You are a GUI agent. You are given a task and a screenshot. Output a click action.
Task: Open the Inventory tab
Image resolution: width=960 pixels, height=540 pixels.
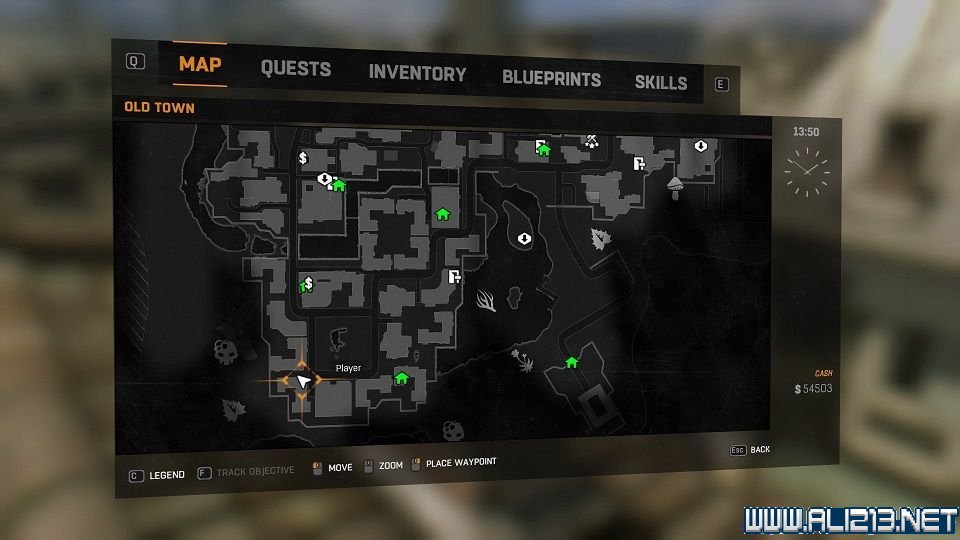417,73
